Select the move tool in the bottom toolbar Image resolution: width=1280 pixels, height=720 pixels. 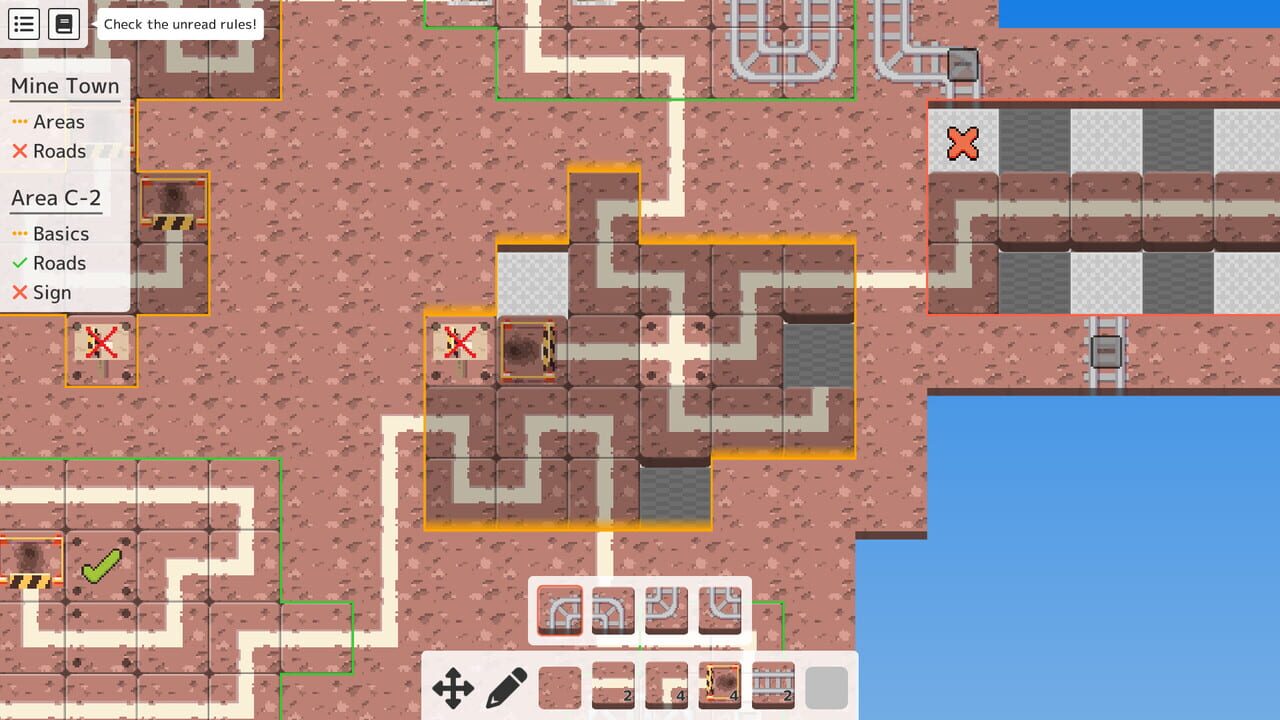click(x=455, y=688)
